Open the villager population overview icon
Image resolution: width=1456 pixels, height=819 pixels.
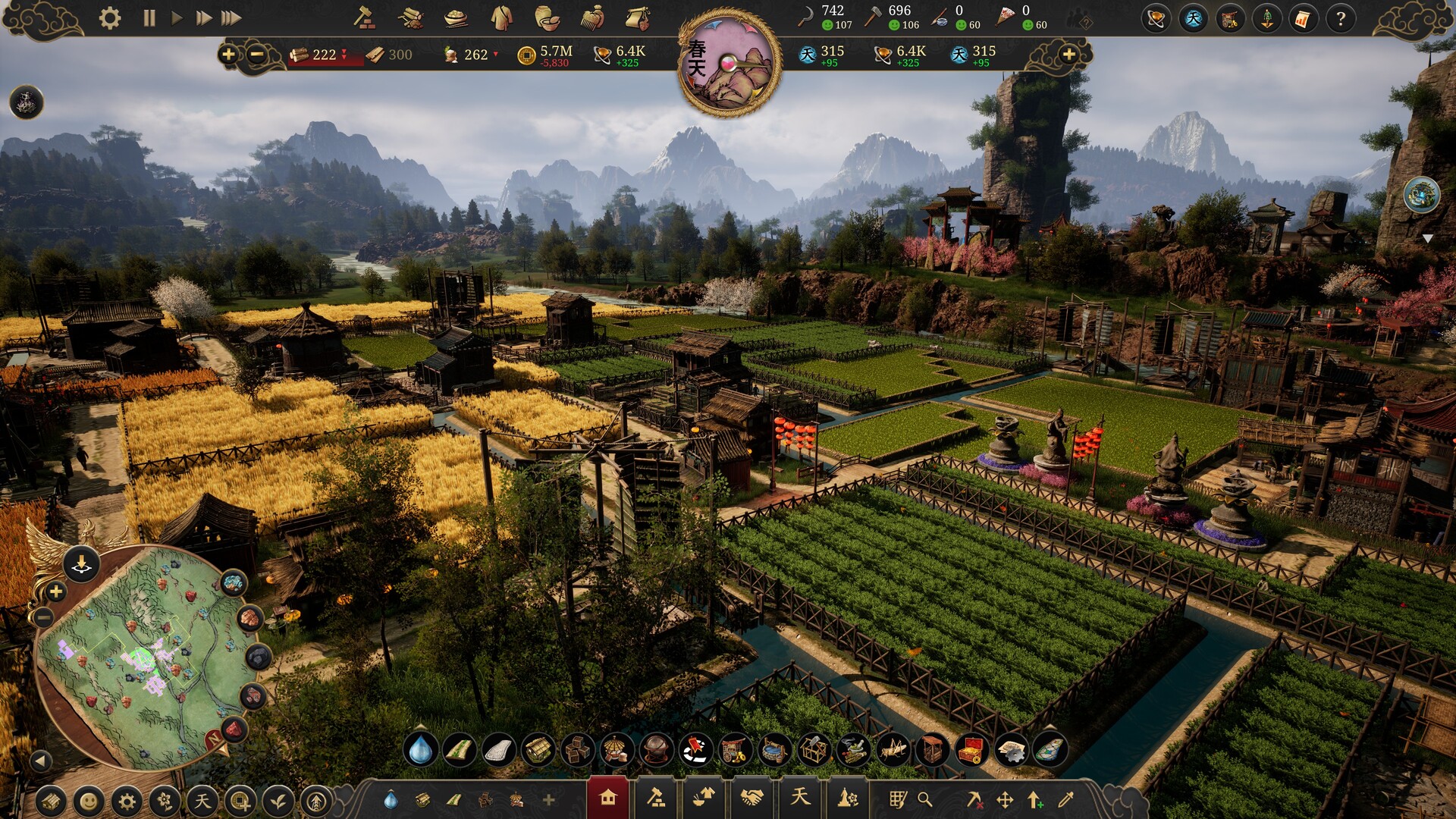coord(1267,19)
